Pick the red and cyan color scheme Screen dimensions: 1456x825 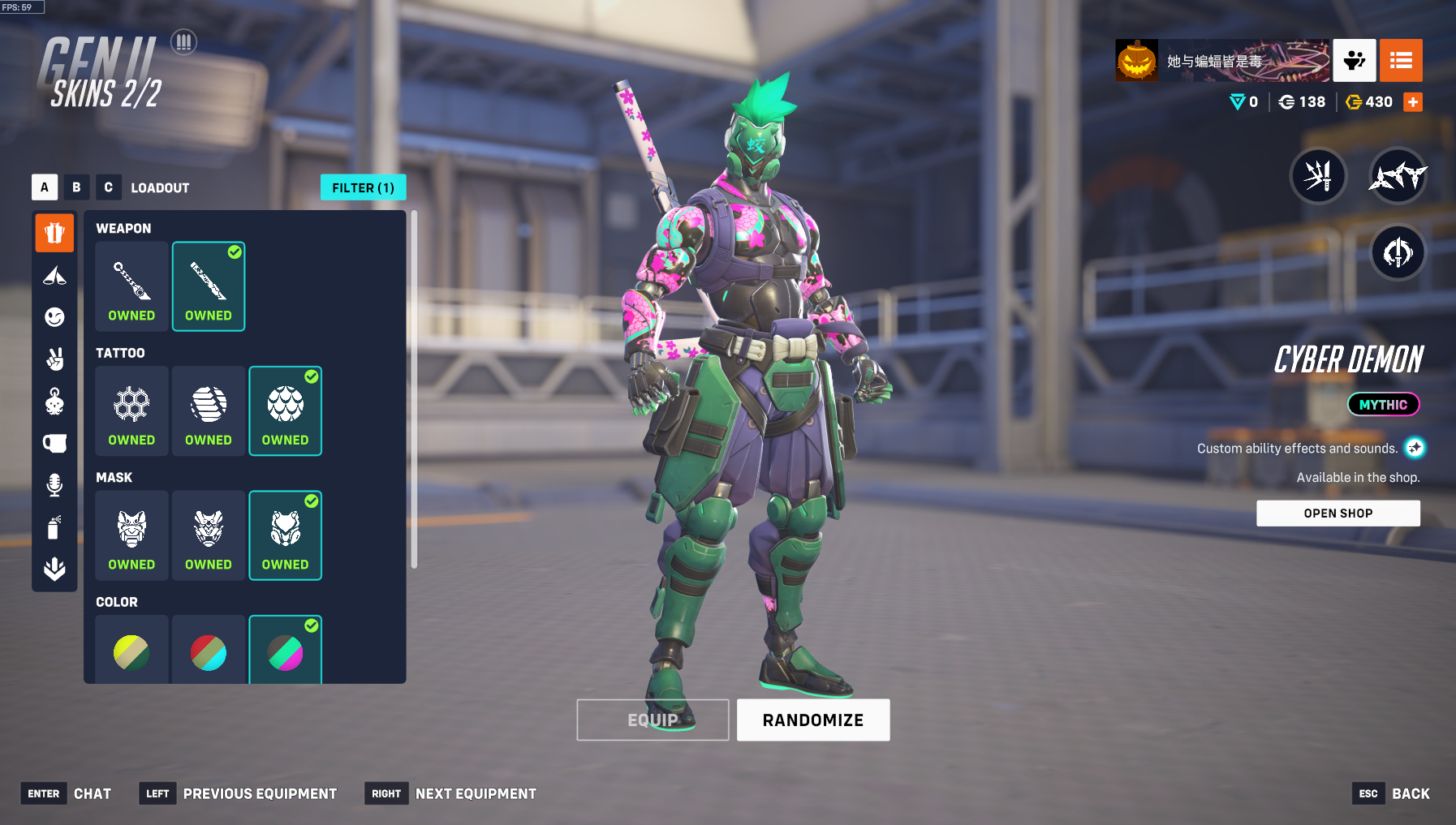pyautogui.click(x=209, y=651)
